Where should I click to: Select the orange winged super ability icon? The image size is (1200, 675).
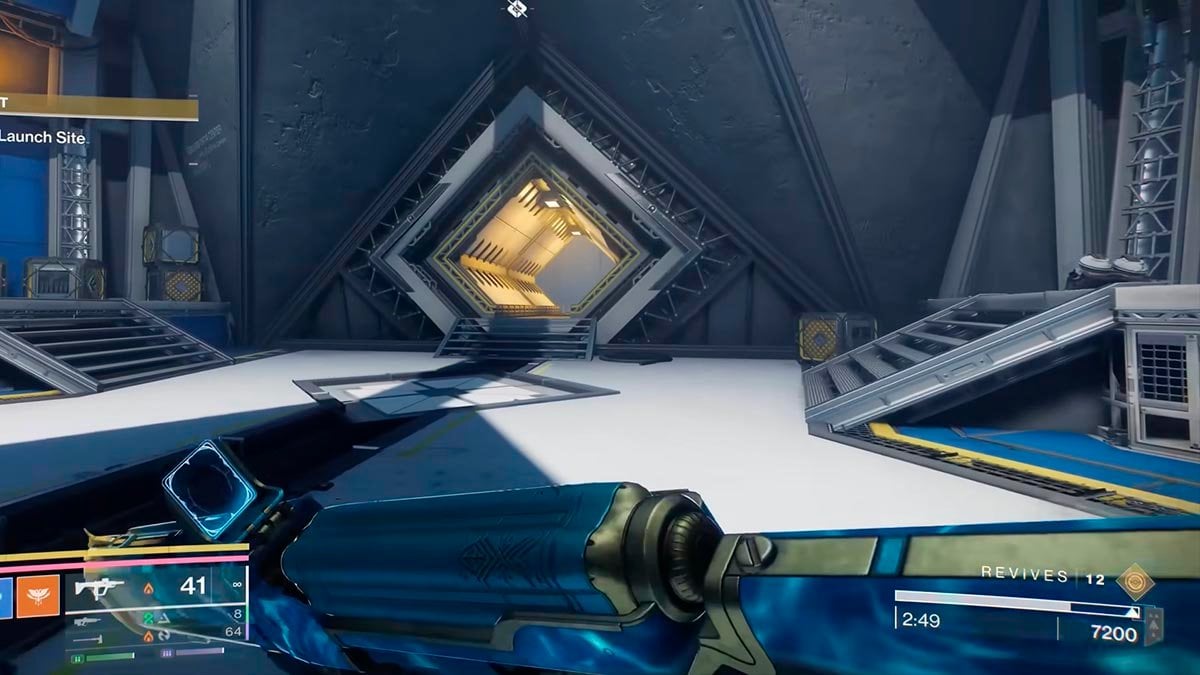(39, 598)
